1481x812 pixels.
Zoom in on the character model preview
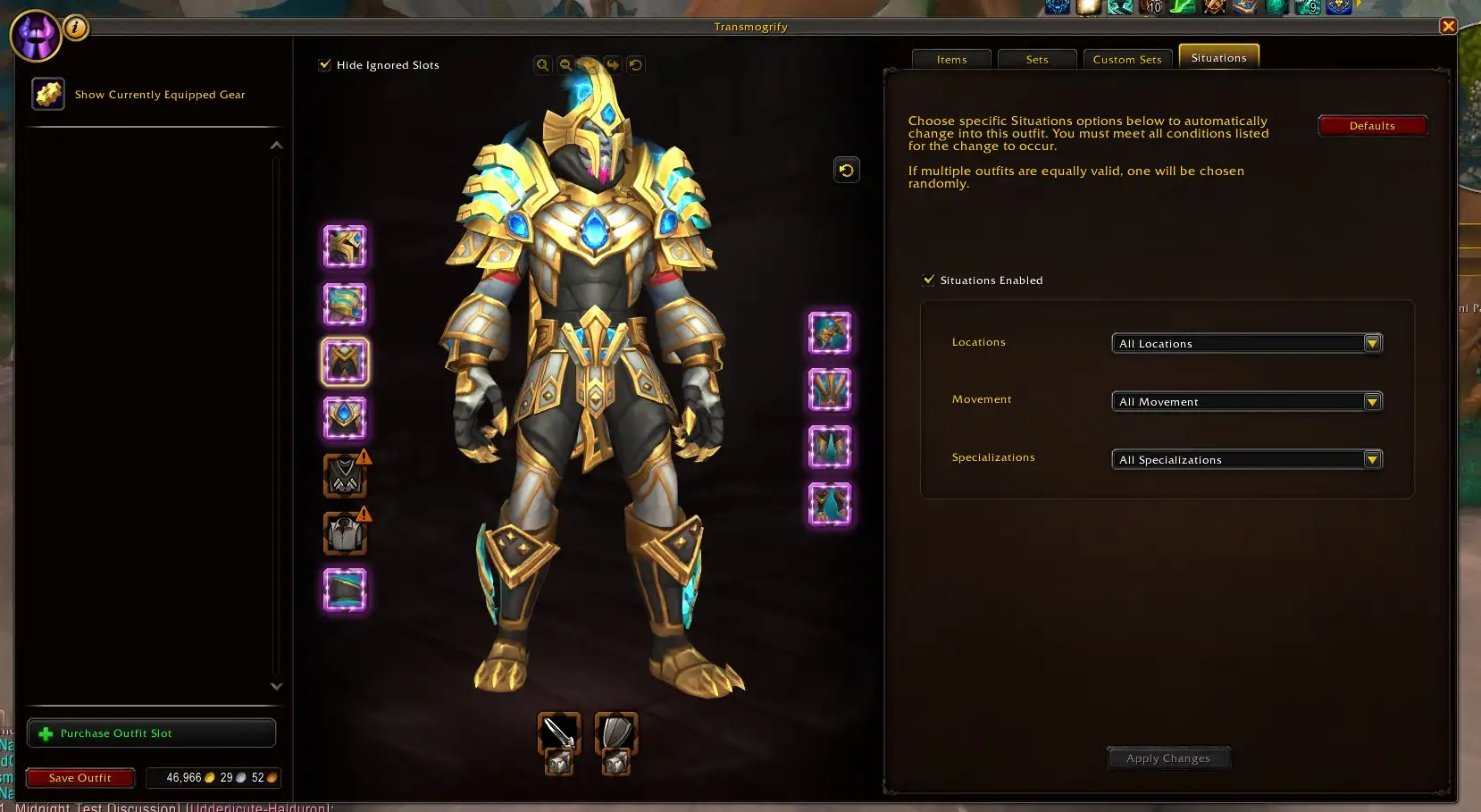542,65
